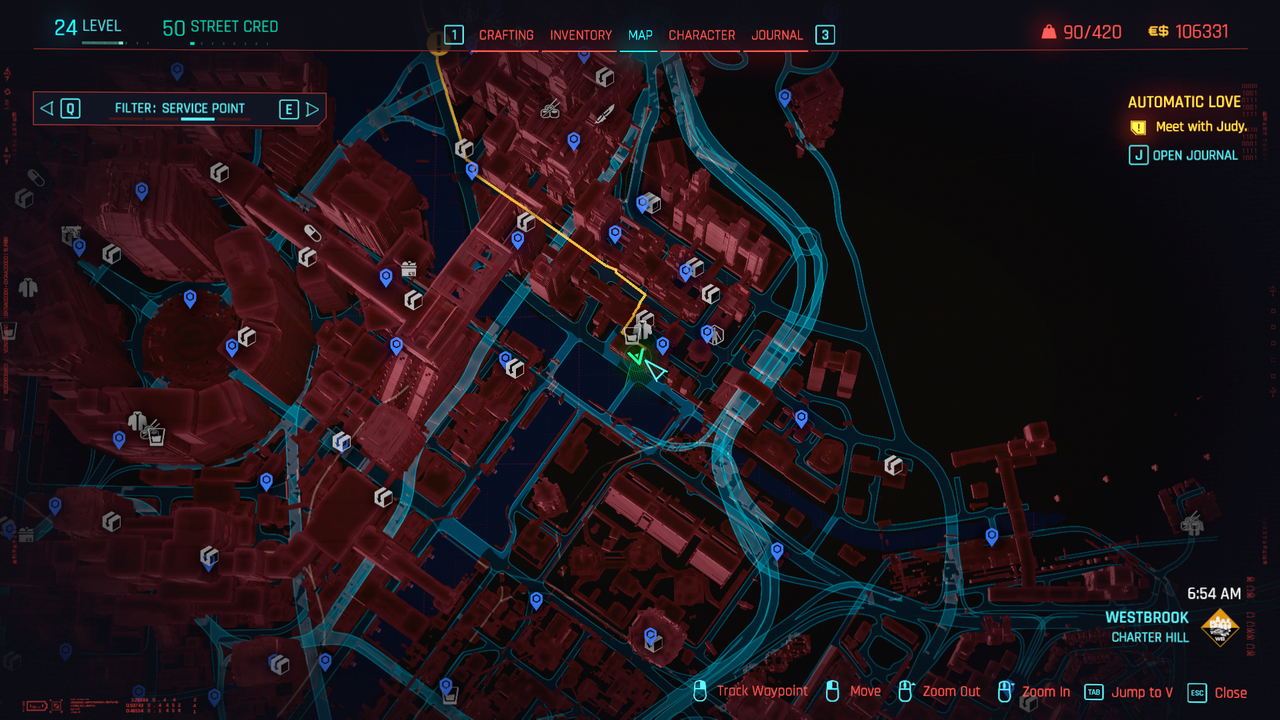Go to the Character tab
The width and height of the screenshot is (1280, 720).
tap(701, 35)
